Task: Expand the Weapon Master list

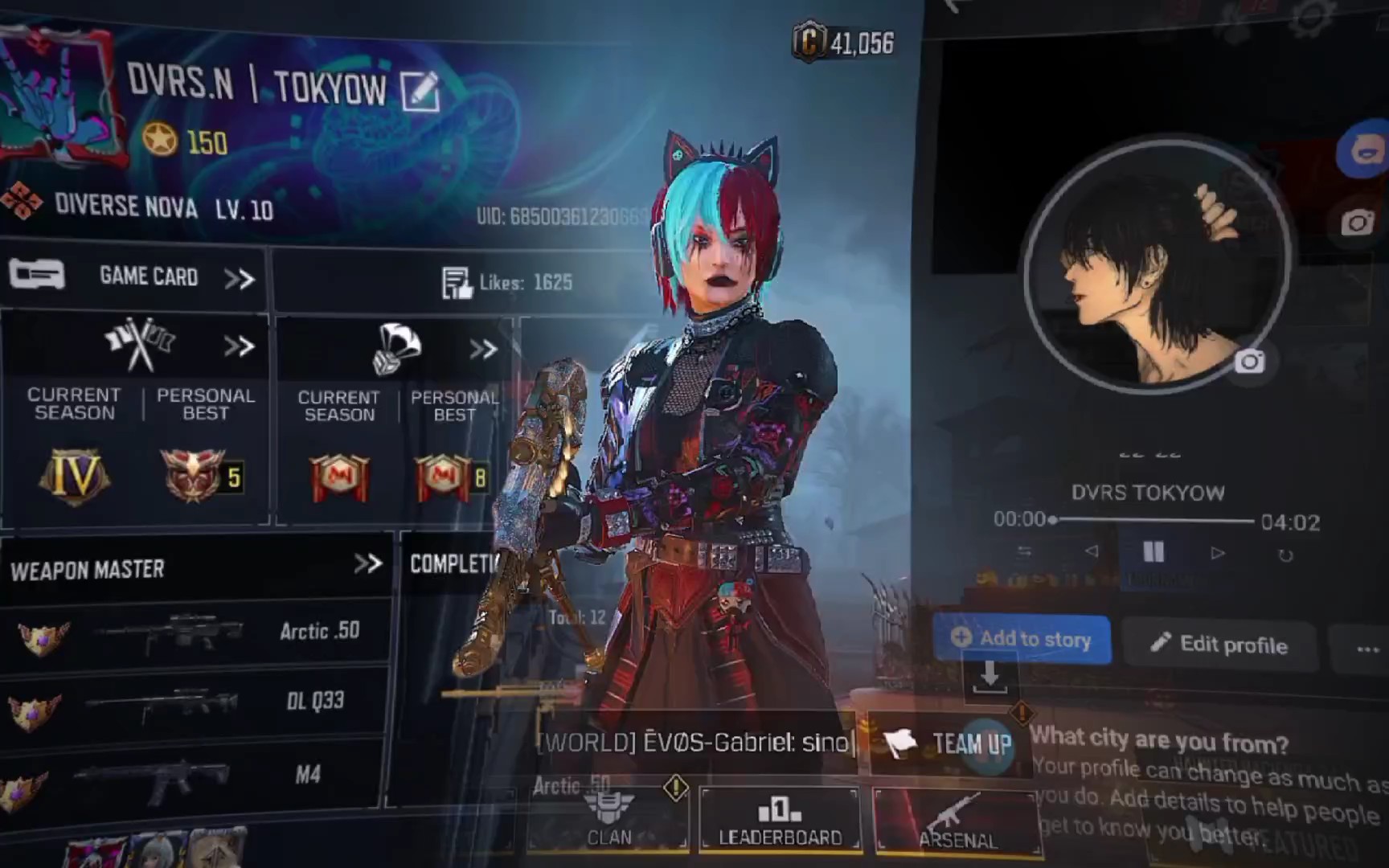Action: [x=368, y=563]
